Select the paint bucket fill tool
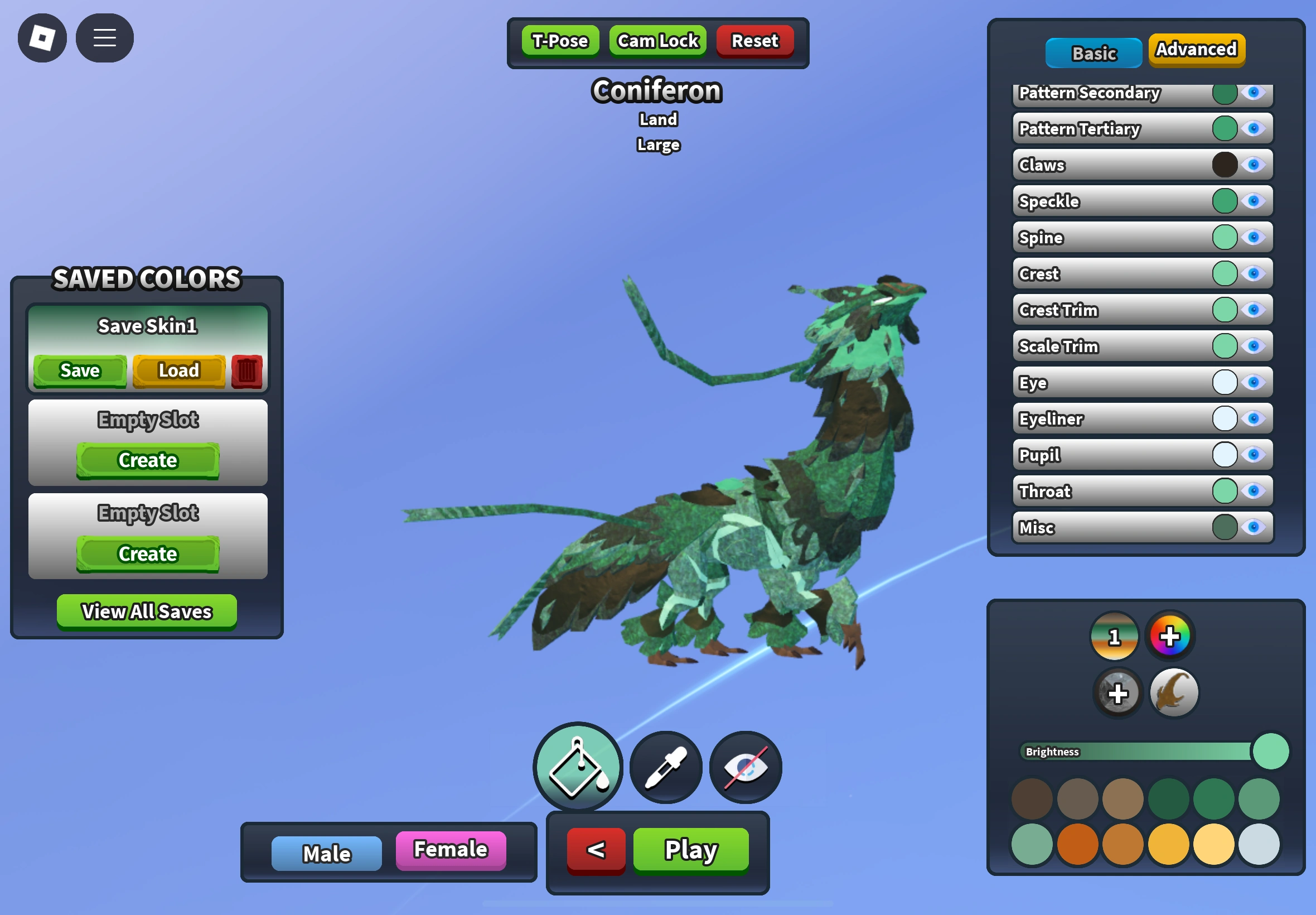Viewport: 1316px width, 915px height. pyautogui.click(x=577, y=767)
